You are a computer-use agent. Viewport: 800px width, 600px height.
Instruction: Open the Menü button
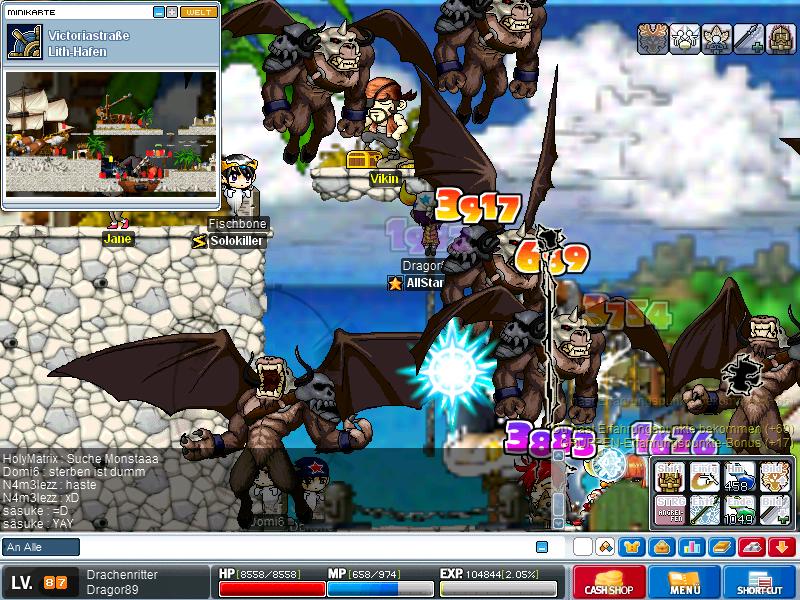[685, 582]
